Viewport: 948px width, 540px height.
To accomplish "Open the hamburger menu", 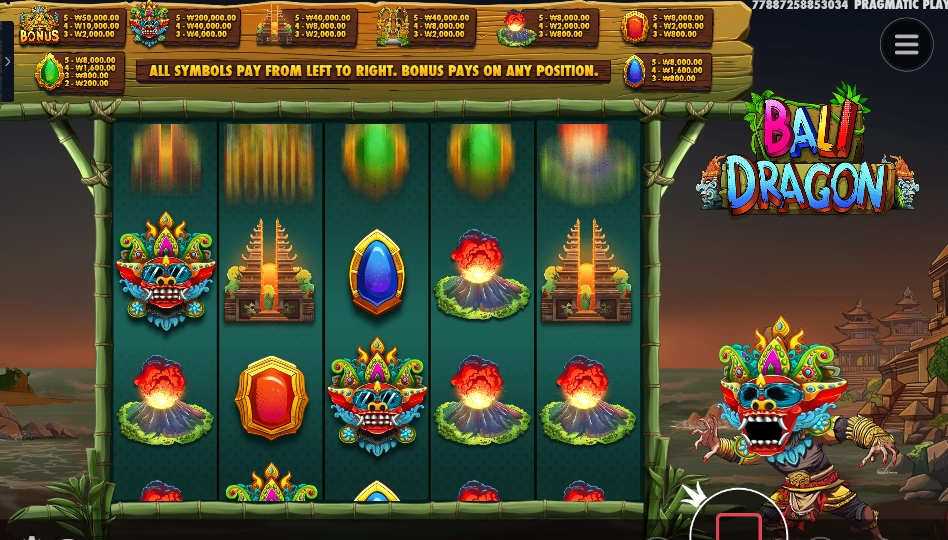I will coord(906,45).
